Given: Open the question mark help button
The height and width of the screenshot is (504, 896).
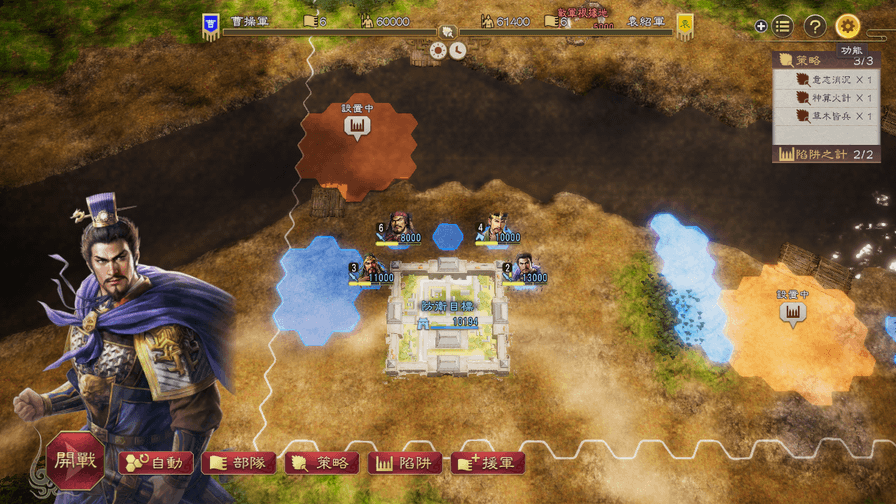Looking at the screenshot, I should [815, 26].
